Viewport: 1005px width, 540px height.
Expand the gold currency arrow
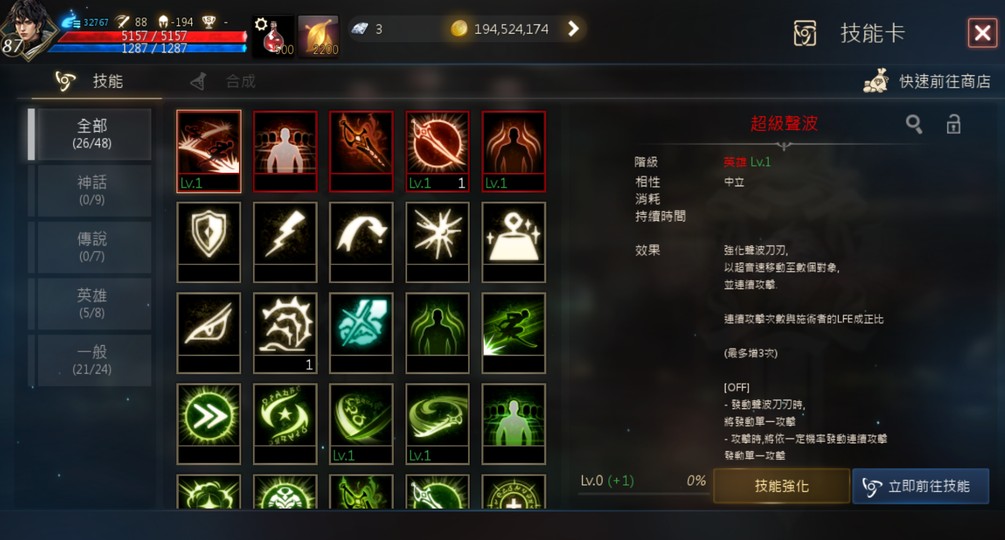(573, 29)
